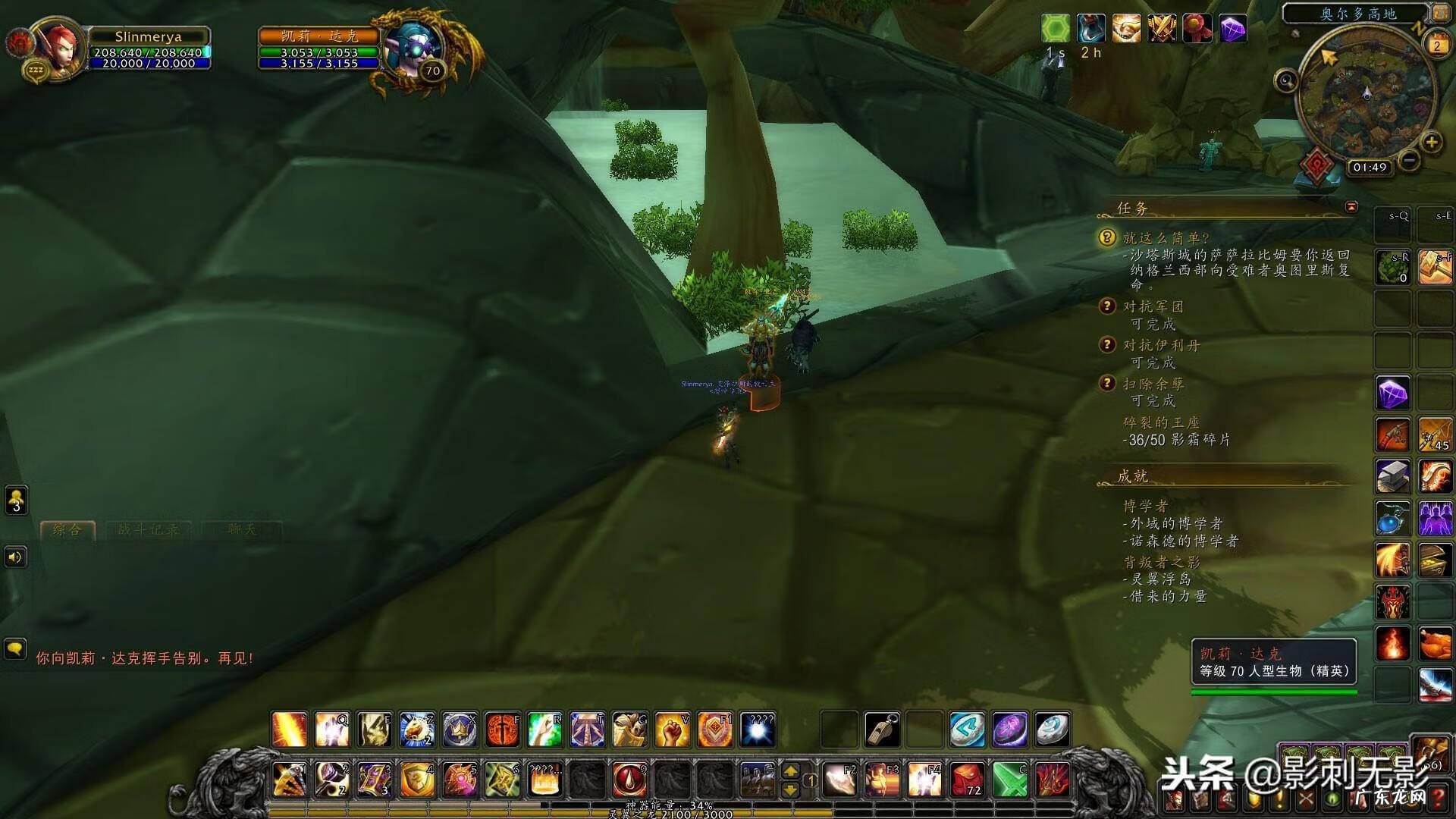This screenshot has height=819, width=1456.
Task: Open the minimap tracking magnifier button
Action: click(x=1286, y=80)
